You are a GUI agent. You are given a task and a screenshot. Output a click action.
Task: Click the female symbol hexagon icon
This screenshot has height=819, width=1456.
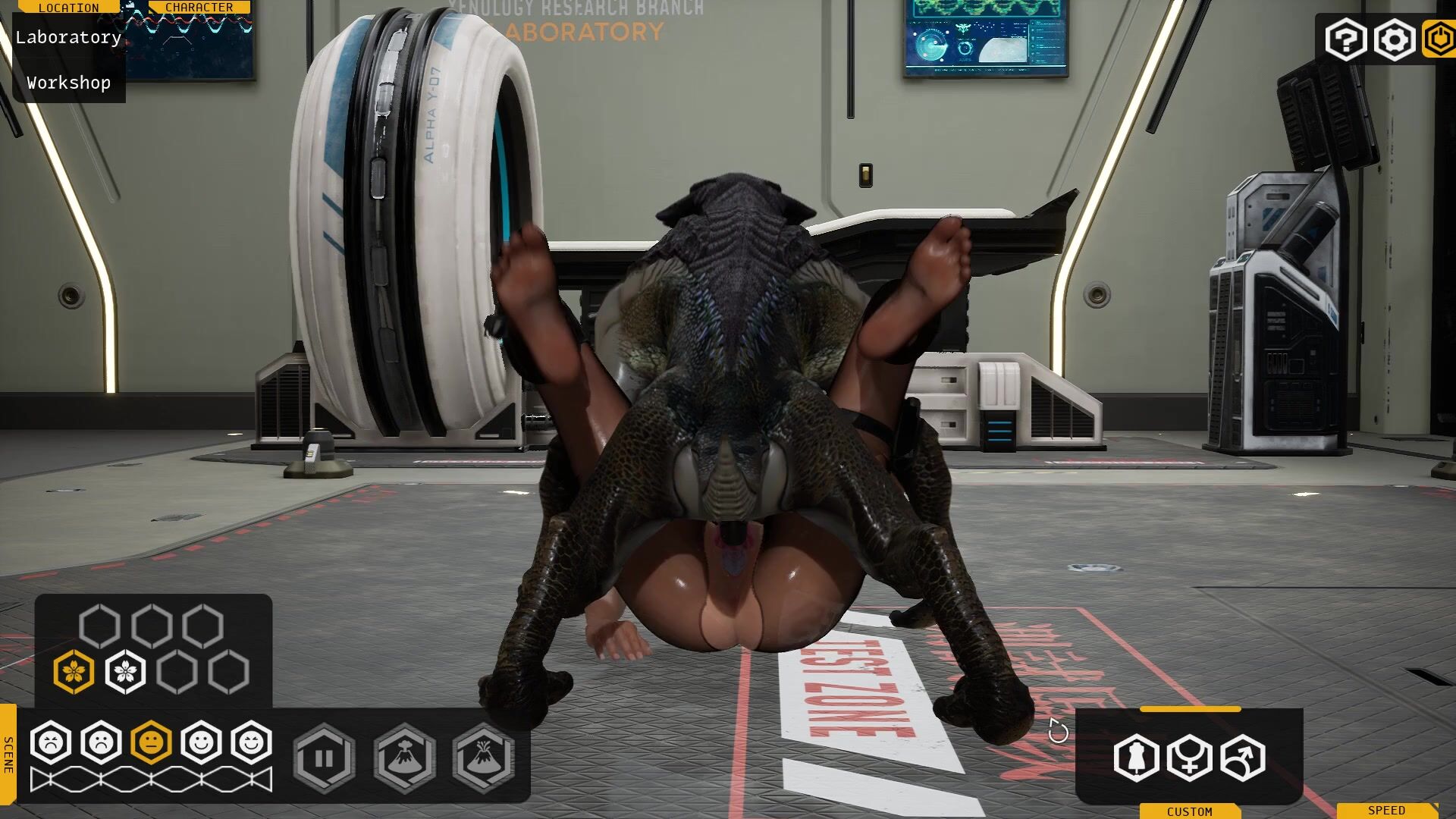tap(1189, 758)
